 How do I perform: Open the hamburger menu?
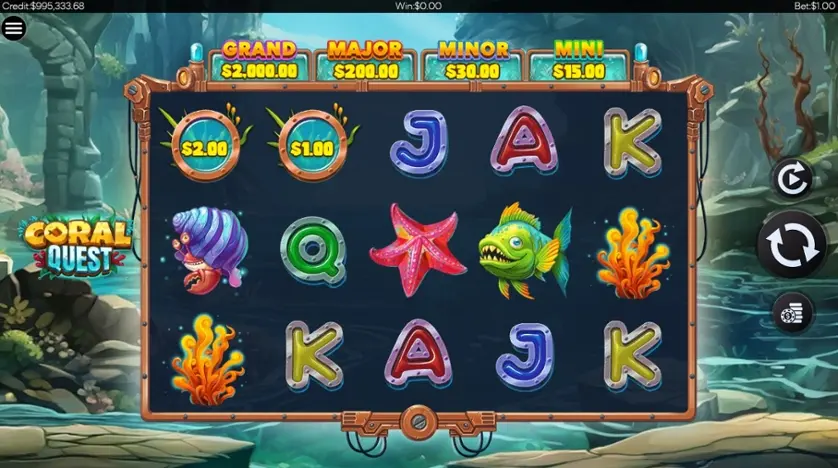14,28
